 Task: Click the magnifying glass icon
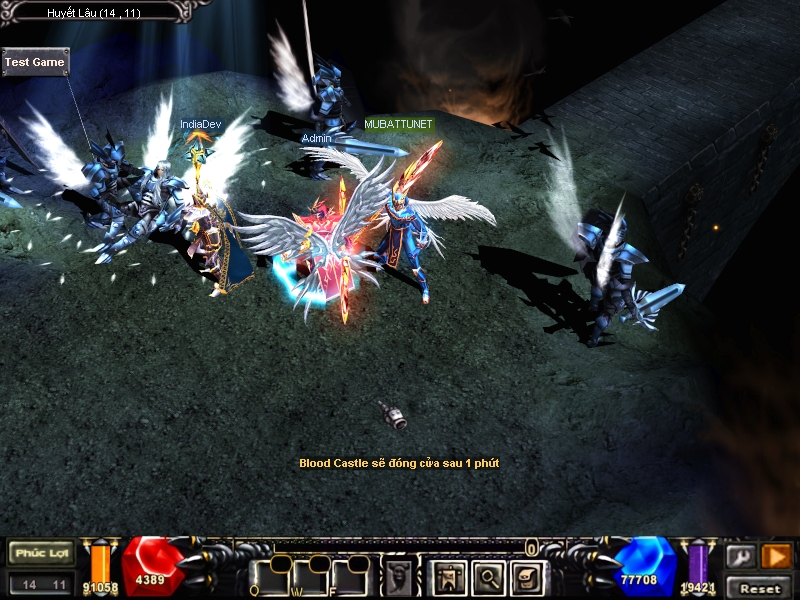488,577
